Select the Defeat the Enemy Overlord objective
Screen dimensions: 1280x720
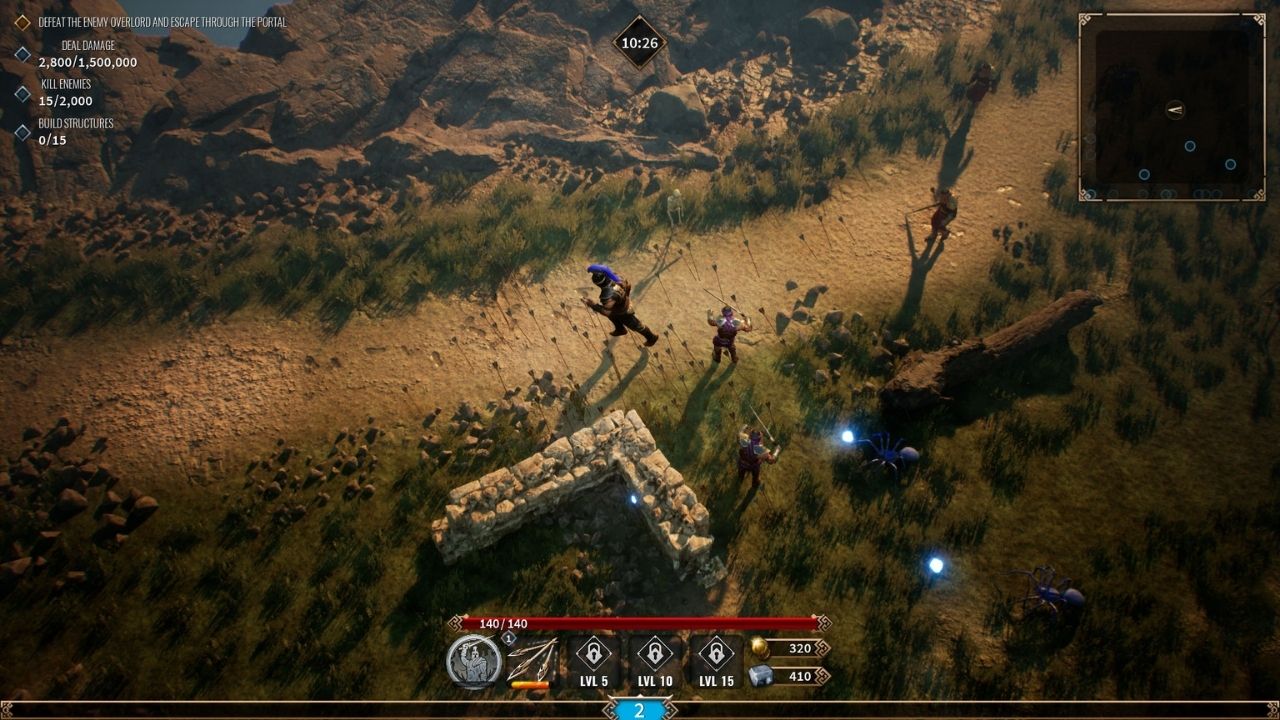coord(162,22)
